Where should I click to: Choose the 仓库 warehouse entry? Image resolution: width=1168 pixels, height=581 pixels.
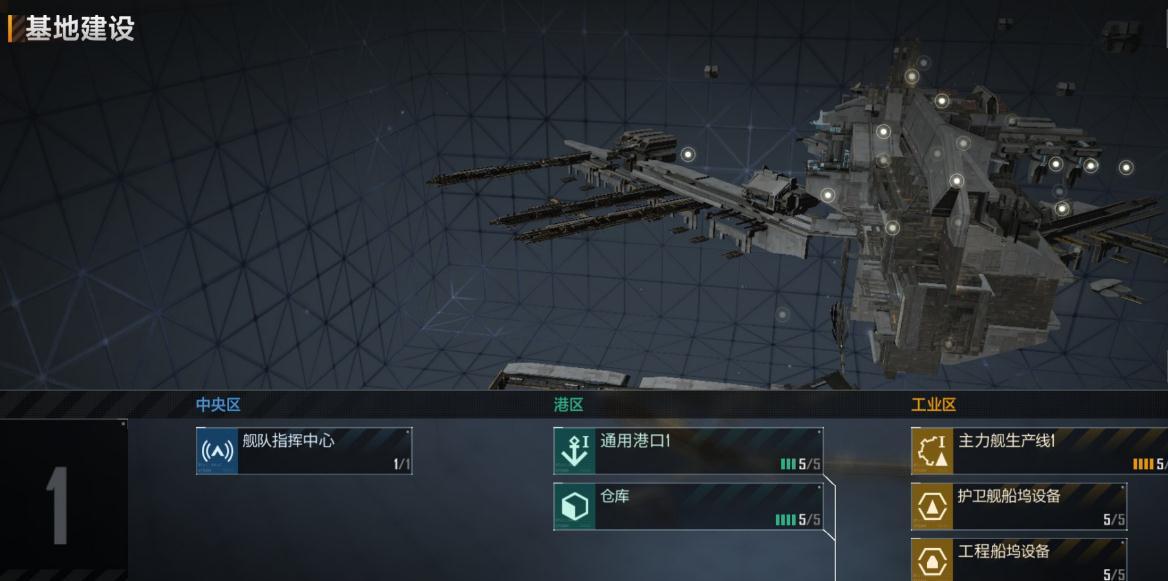point(688,507)
